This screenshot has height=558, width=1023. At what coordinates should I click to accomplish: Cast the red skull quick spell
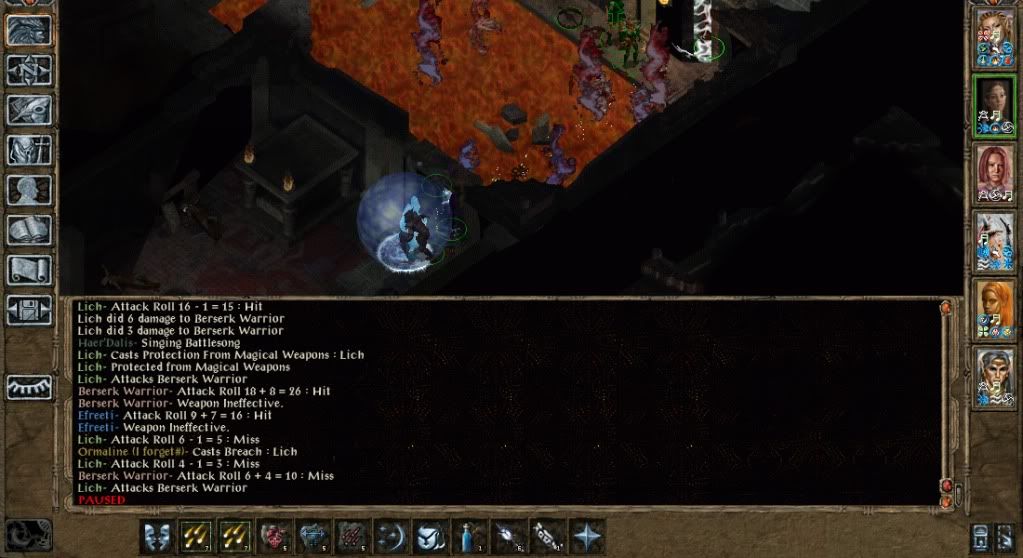(274, 536)
